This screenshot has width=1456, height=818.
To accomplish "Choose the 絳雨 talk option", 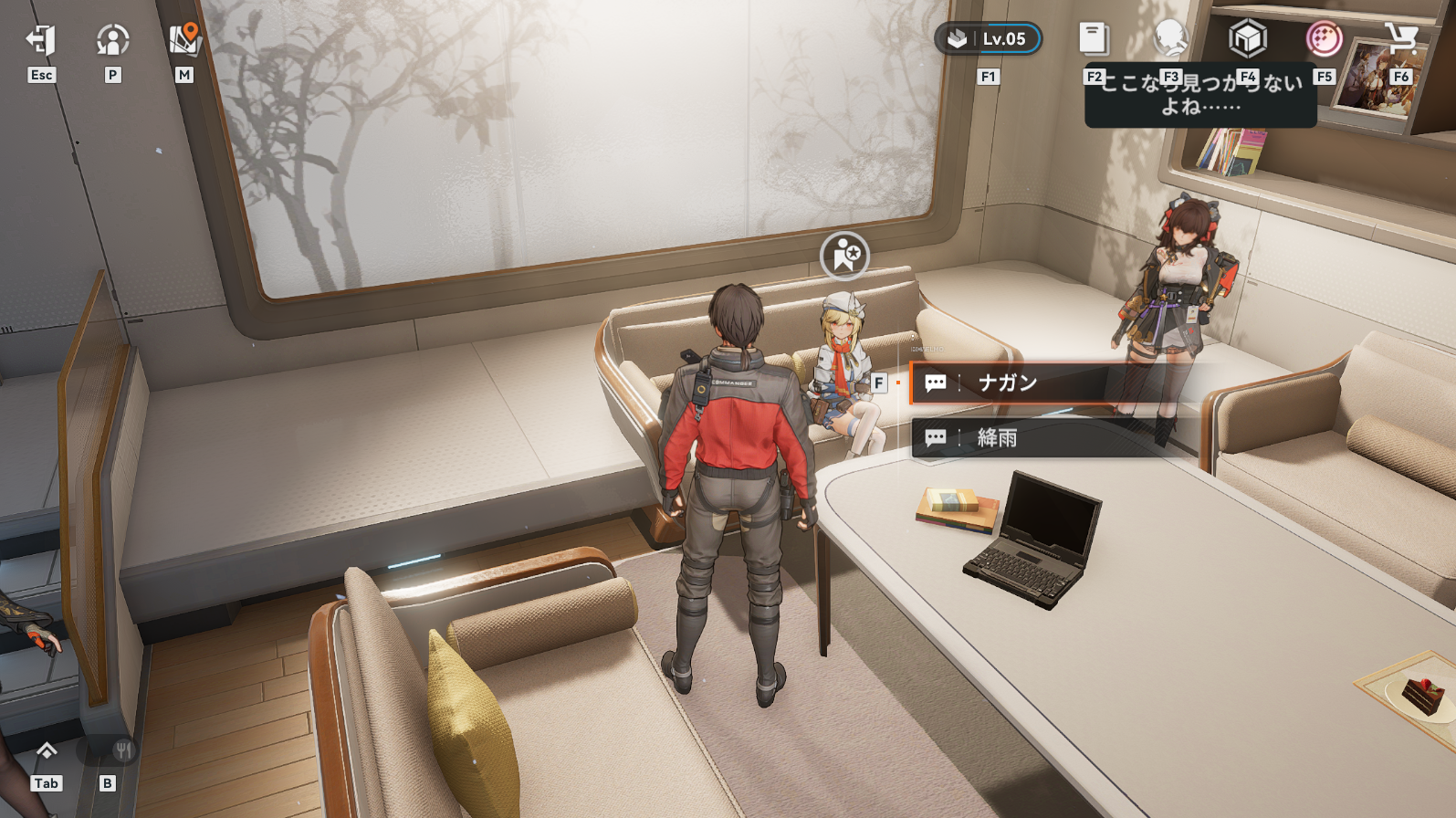I will pyautogui.click(x=1013, y=438).
